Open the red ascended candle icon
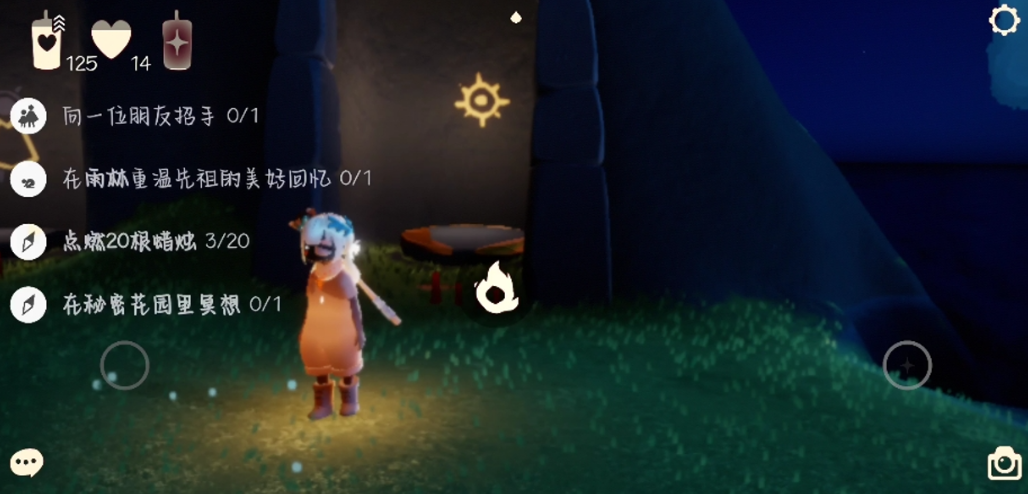Image resolution: width=1028 pixels, height=494 pixels. tap(177, 42)
